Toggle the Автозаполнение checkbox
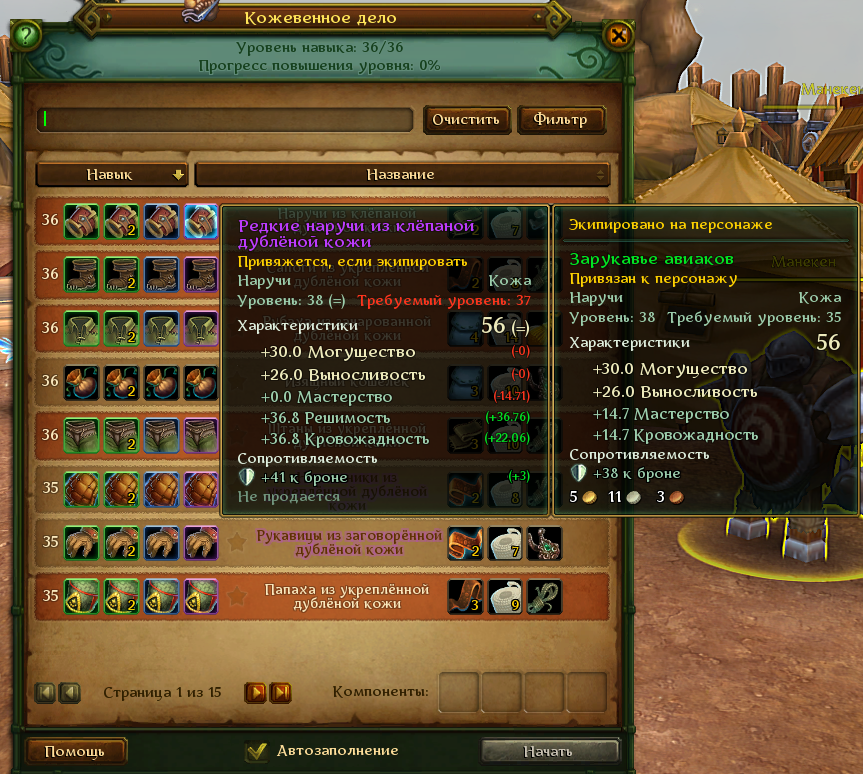The image size is (863, 774). click(257, 751)
